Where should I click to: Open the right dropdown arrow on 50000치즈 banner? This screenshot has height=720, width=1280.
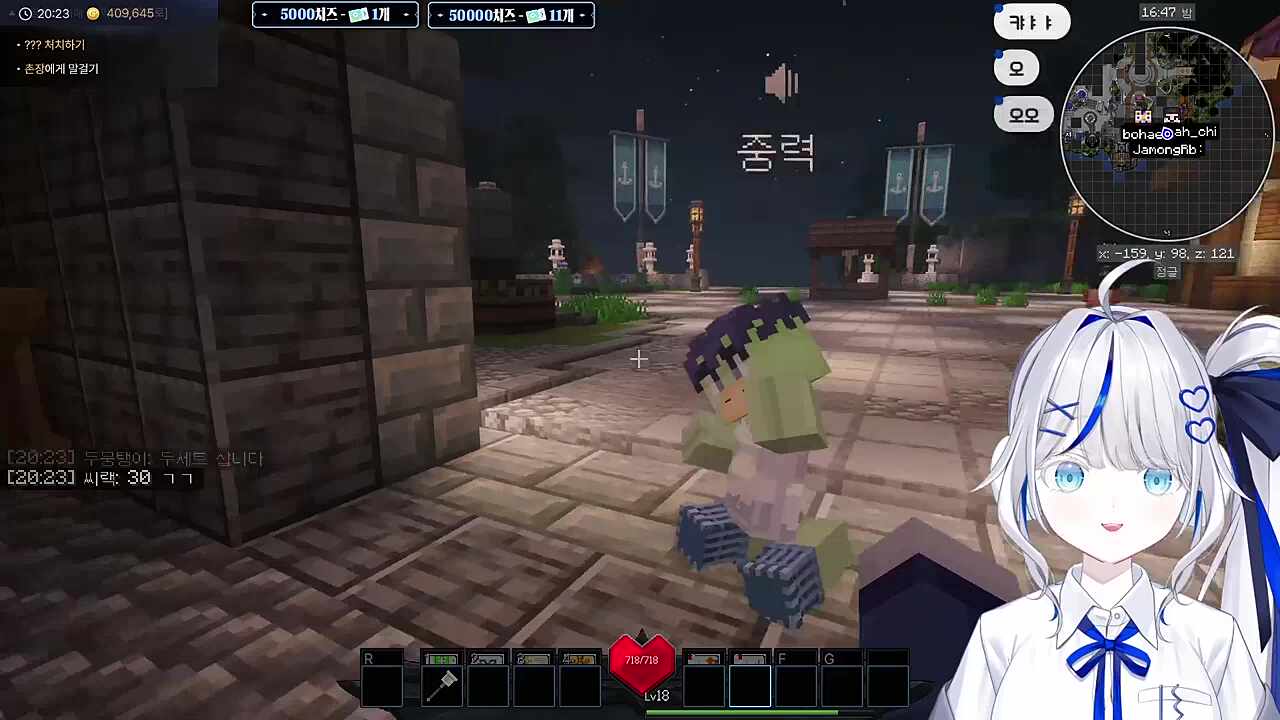tap(582, 15)
